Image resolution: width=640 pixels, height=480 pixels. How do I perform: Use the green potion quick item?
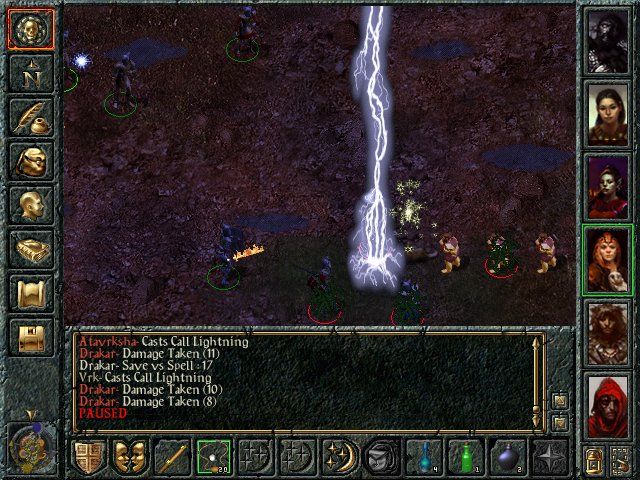(461, 456)
